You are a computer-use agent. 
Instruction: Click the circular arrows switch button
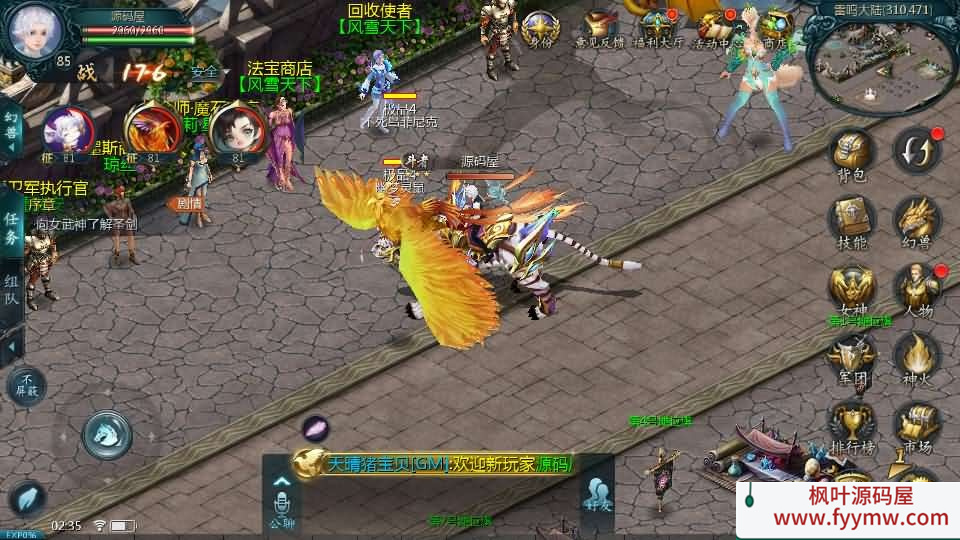(915, 150)
